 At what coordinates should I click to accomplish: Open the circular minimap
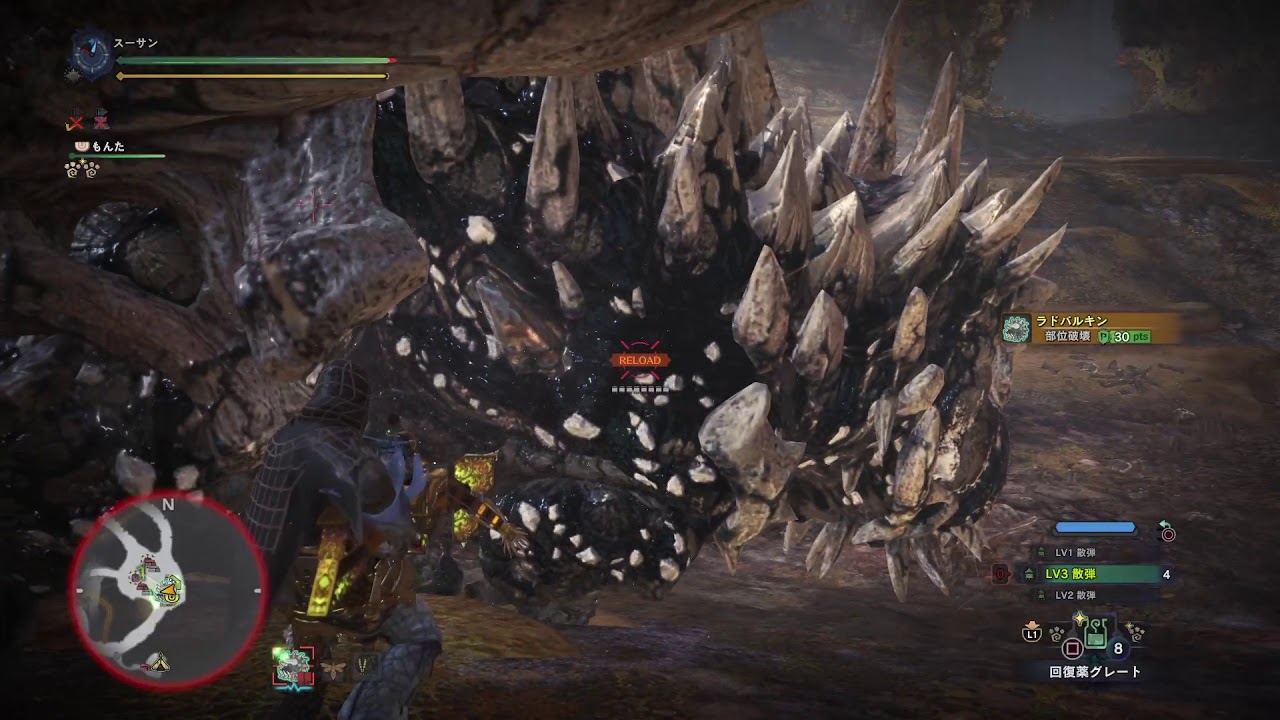[x=166, y=590]
